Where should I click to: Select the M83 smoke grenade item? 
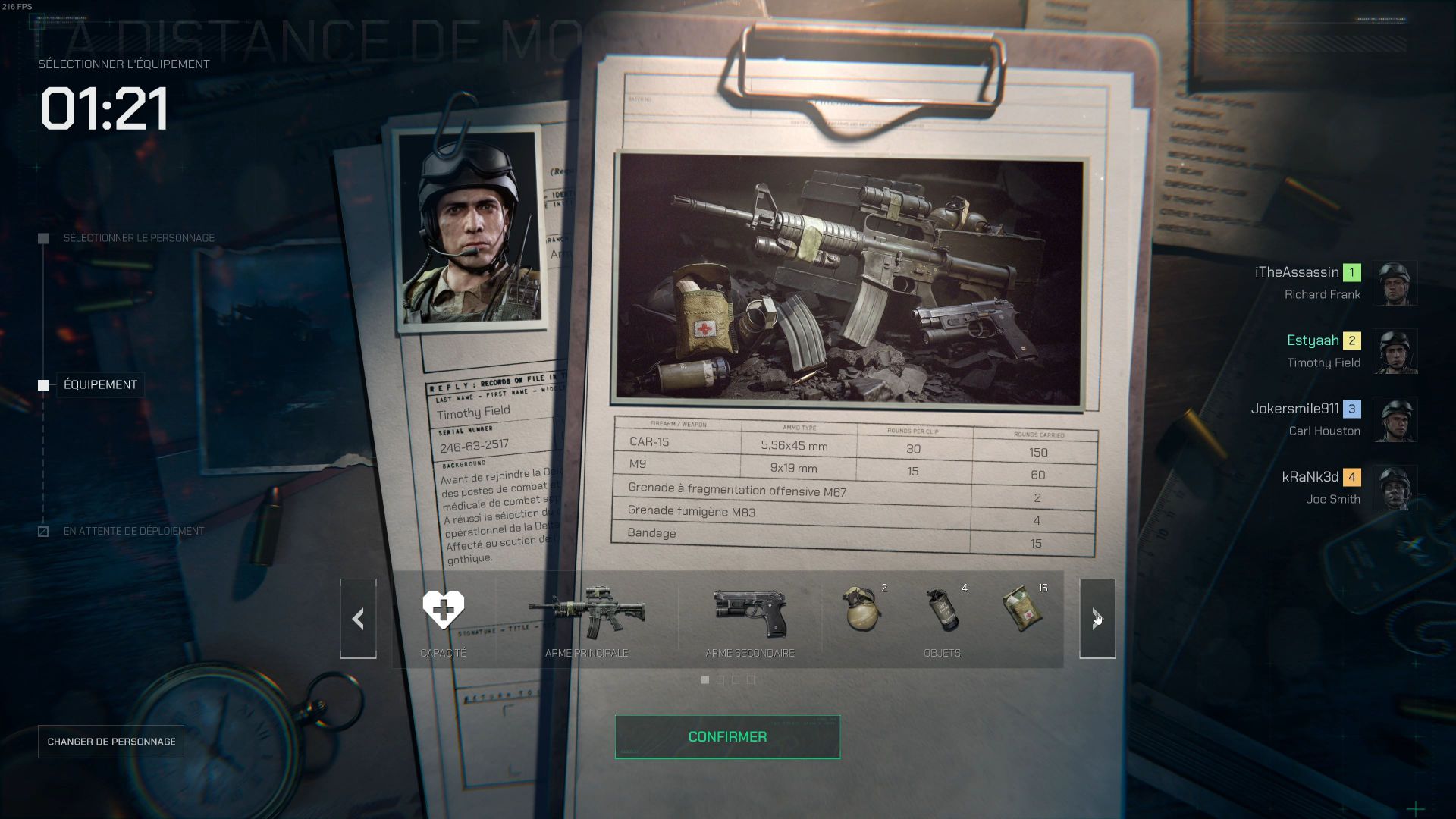click(943, 610)
